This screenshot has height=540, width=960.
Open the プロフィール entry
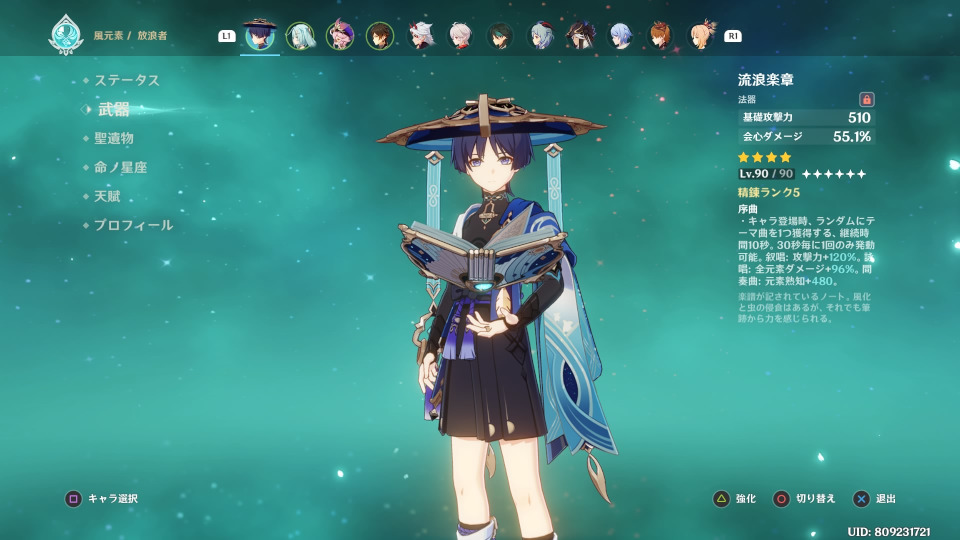(133, 225)
